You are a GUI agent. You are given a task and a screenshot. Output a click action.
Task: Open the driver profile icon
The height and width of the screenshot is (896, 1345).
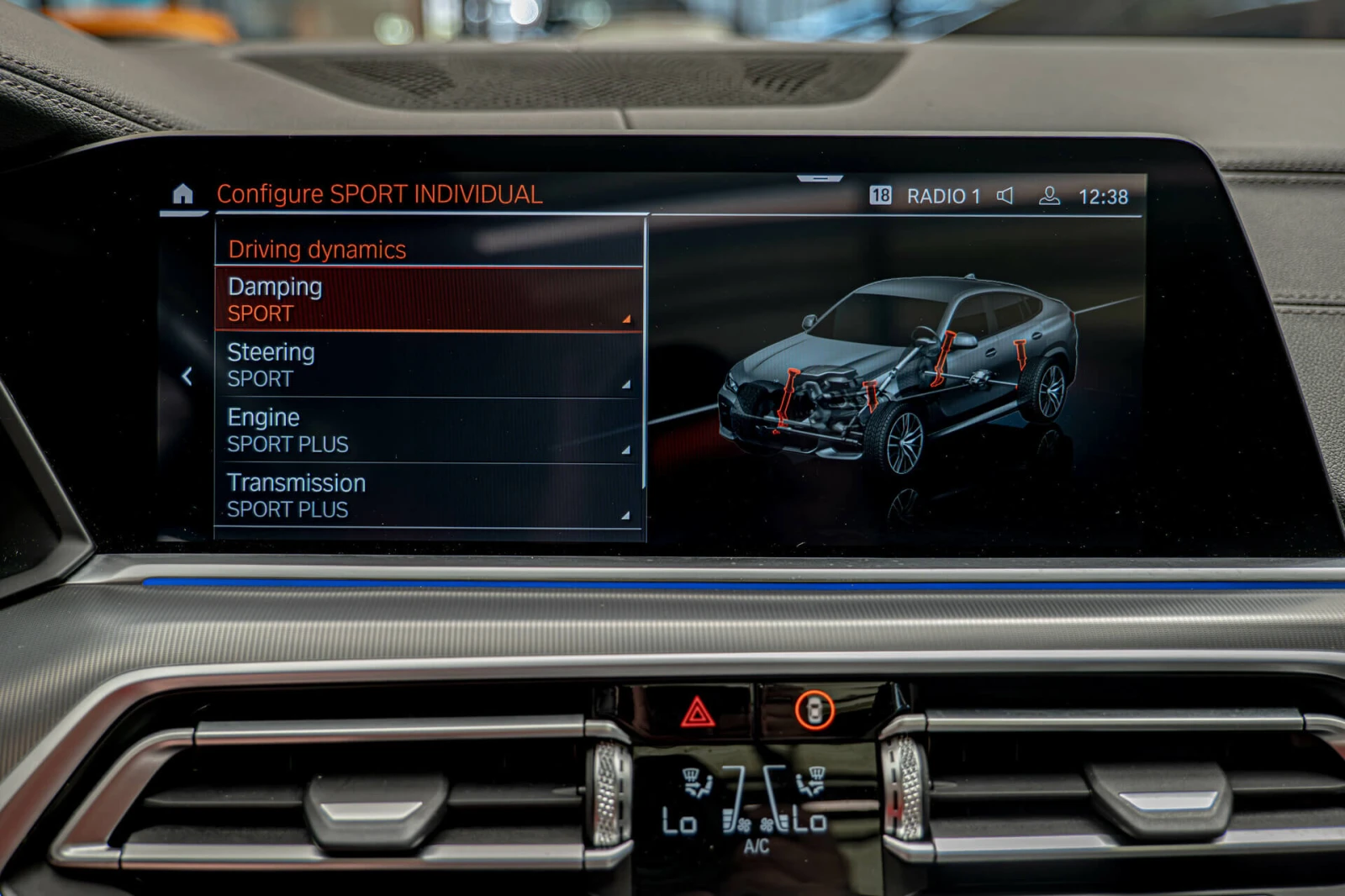(x=1049, y=196)
